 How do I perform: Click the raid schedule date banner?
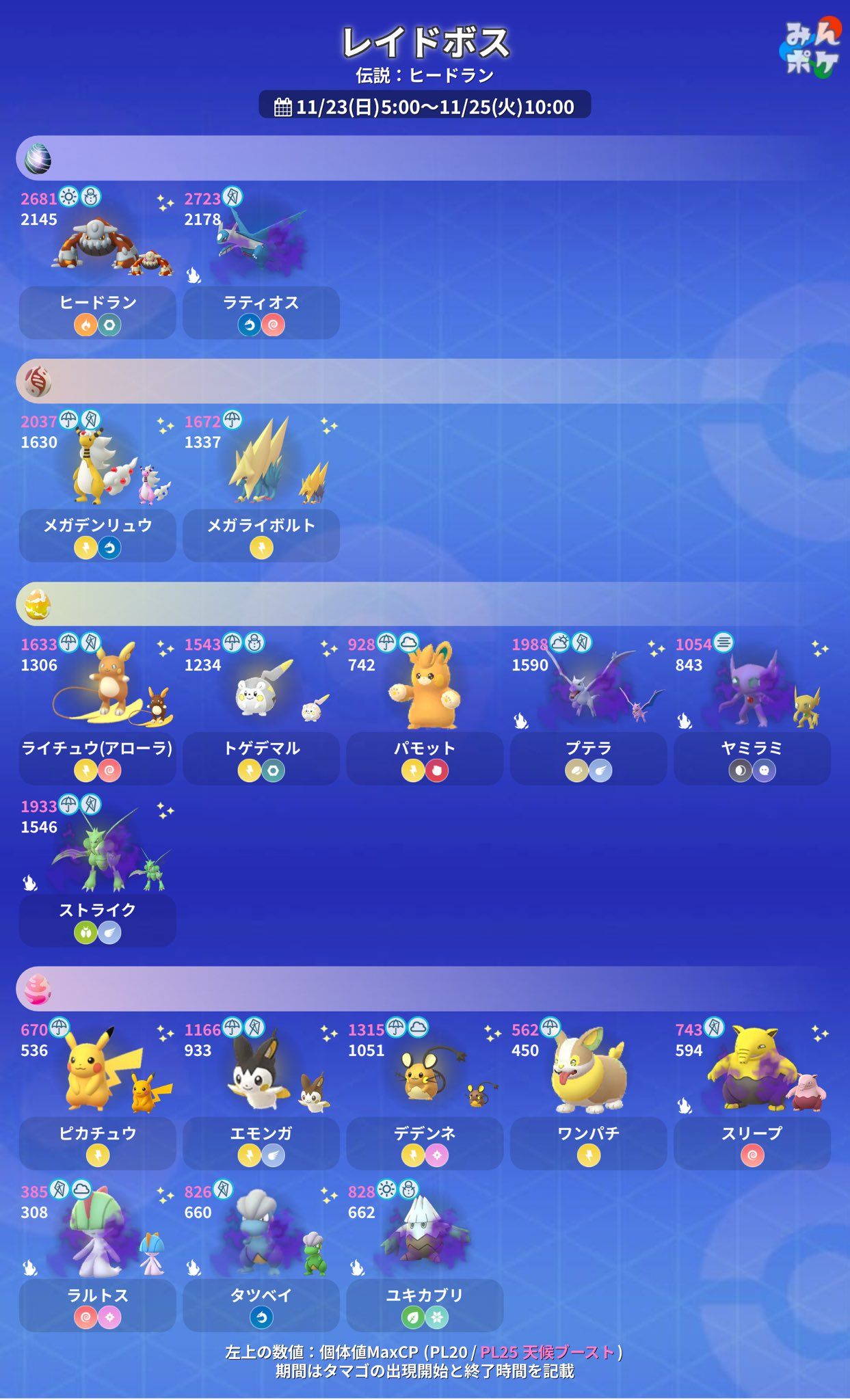(x=425, y=107)
